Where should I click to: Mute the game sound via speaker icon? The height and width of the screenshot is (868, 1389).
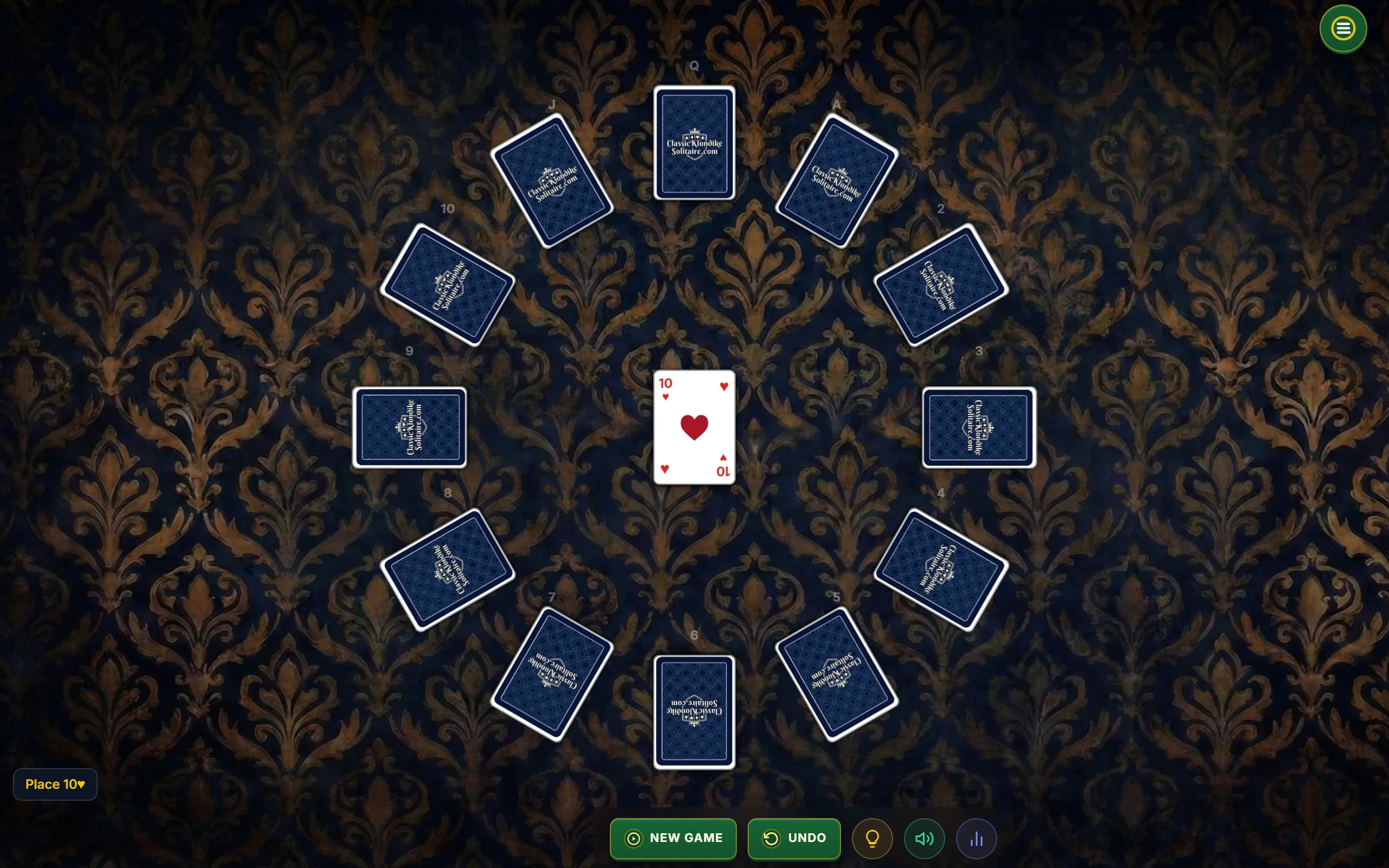click(x=924, y=838)
